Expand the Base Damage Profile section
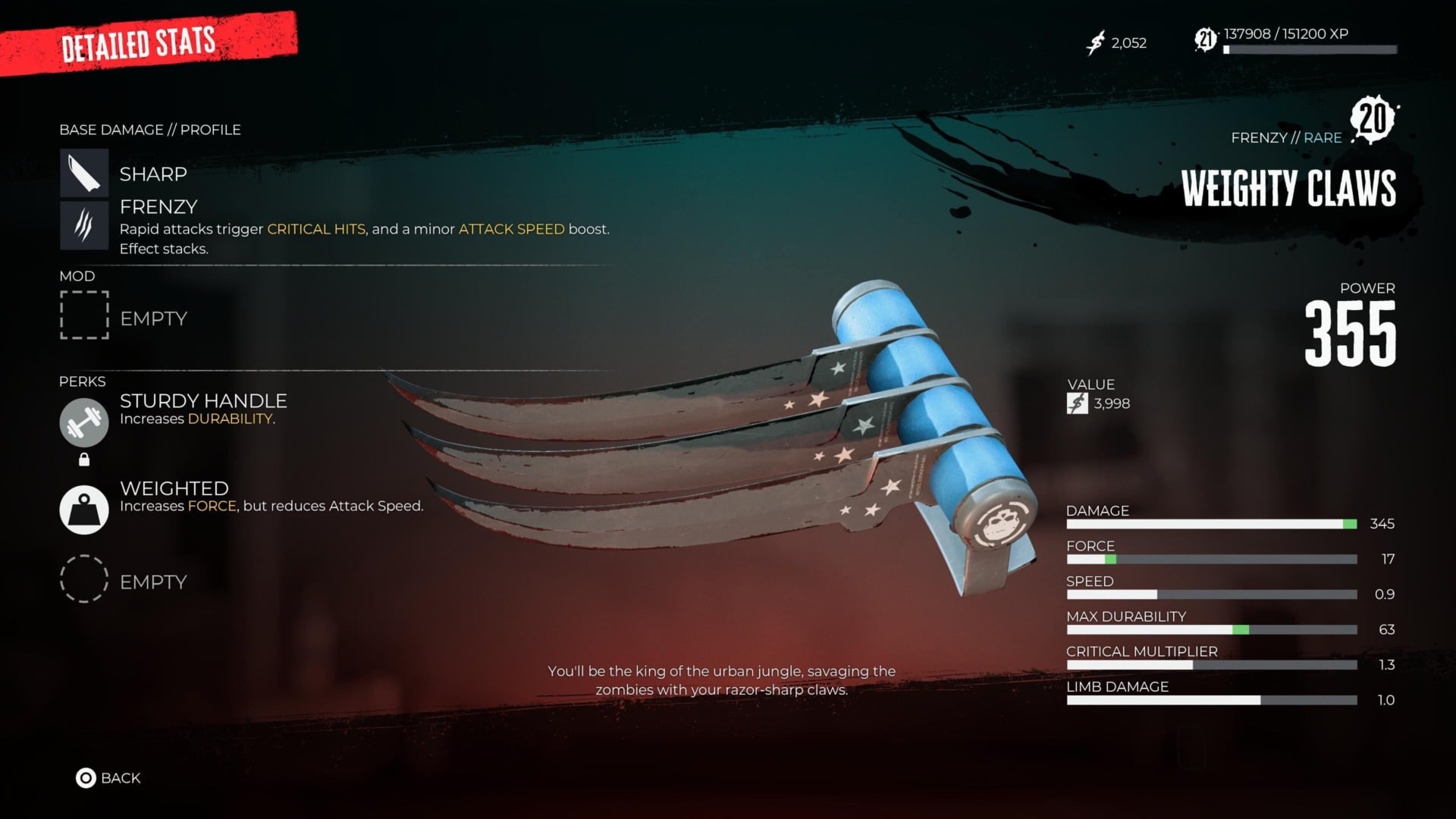The width and height of the screenshot is (1456, 819). (149, 130)
